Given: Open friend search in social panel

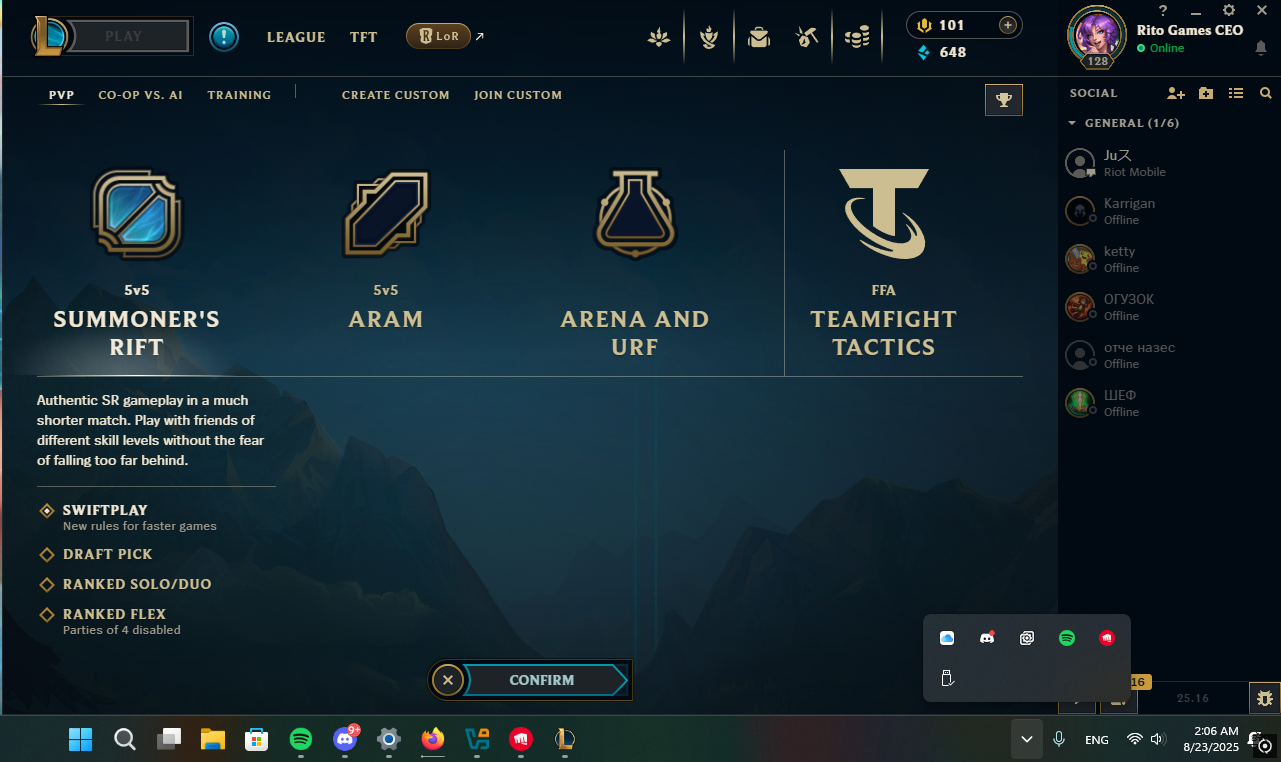Looking at the screenshot, I should pyautogui.click(x=1266, y=93).
